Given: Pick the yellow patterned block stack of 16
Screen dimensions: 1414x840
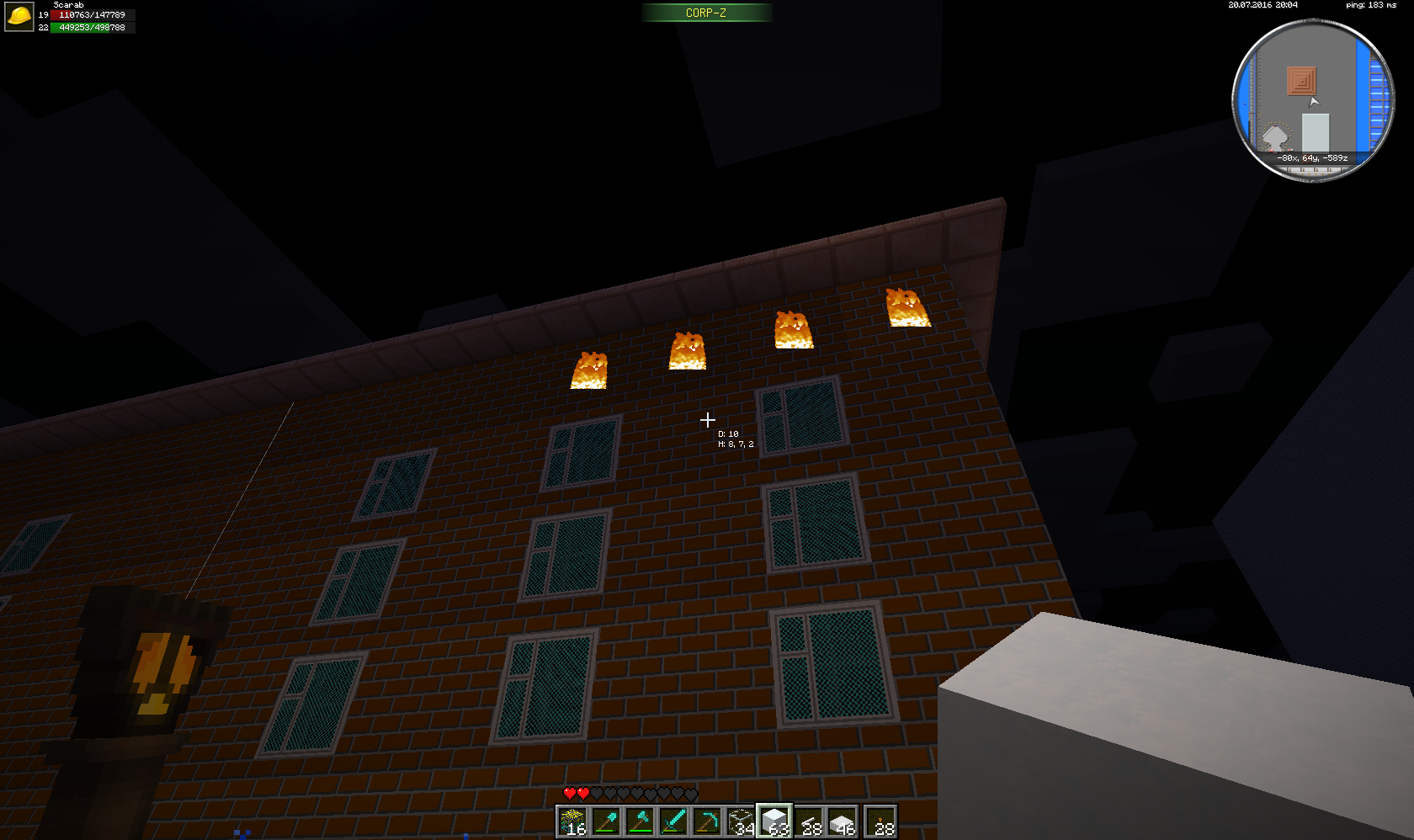Looking at the screenshot, I should [572, 821].
